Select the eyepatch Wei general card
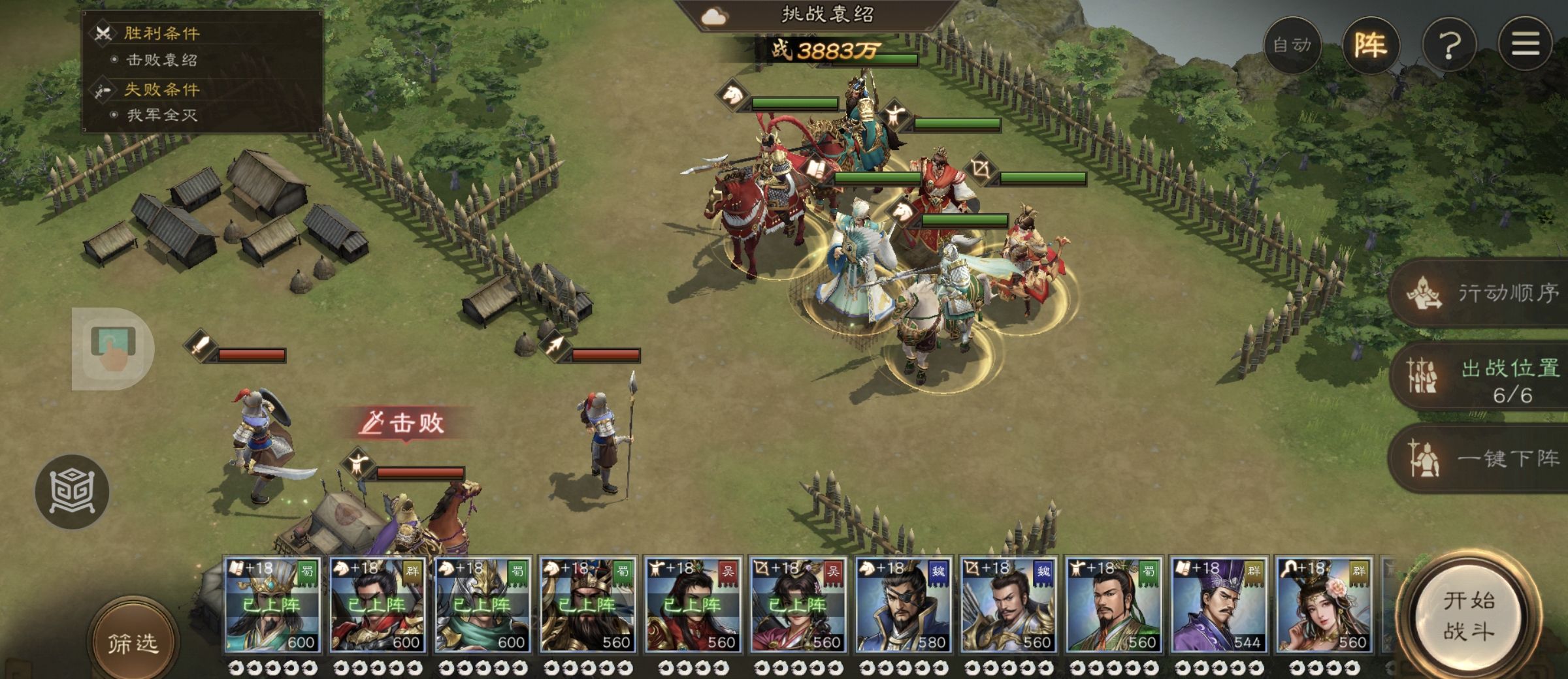 coord(902,605)
